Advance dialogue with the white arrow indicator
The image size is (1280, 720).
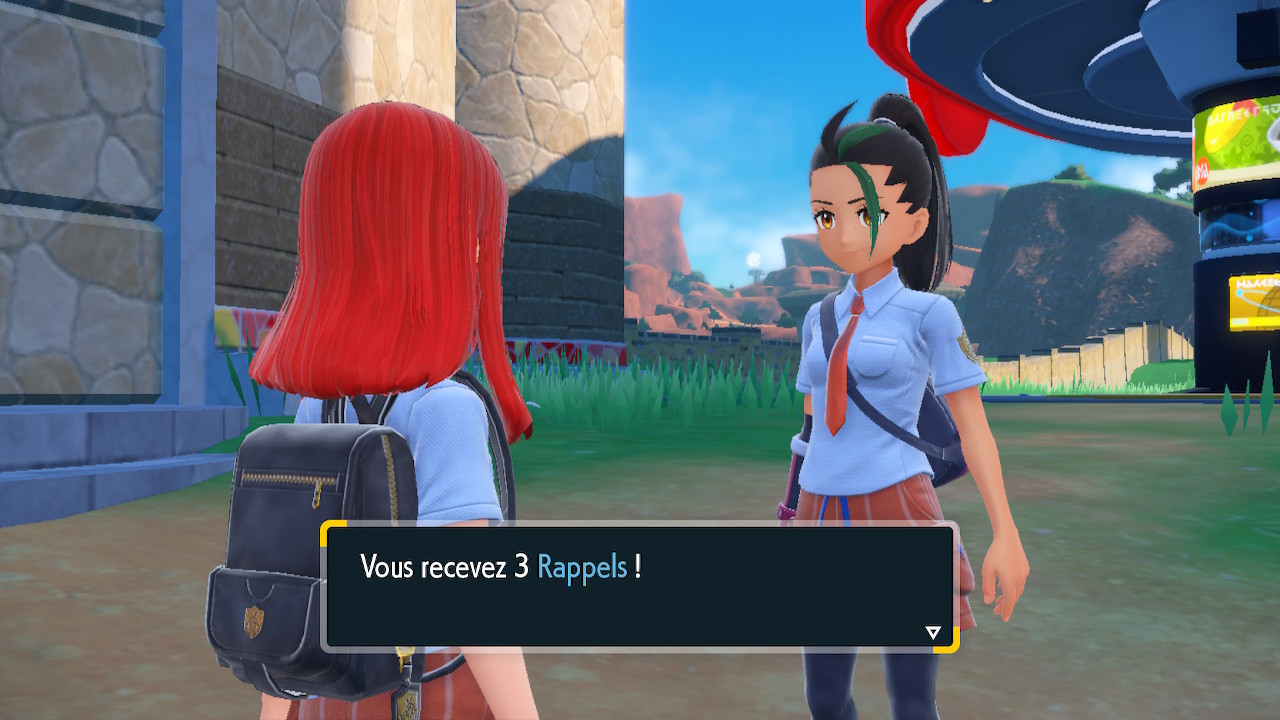click(x=933, y=632)
